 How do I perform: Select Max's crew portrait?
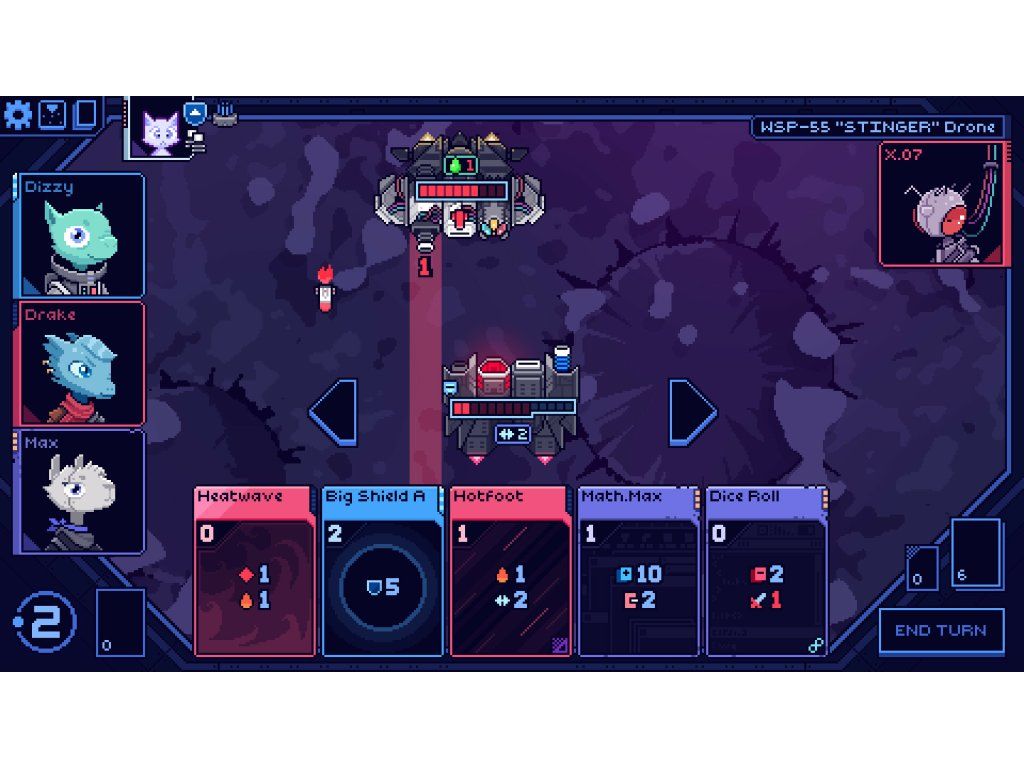pyautogui.click(x=80, y=491)
